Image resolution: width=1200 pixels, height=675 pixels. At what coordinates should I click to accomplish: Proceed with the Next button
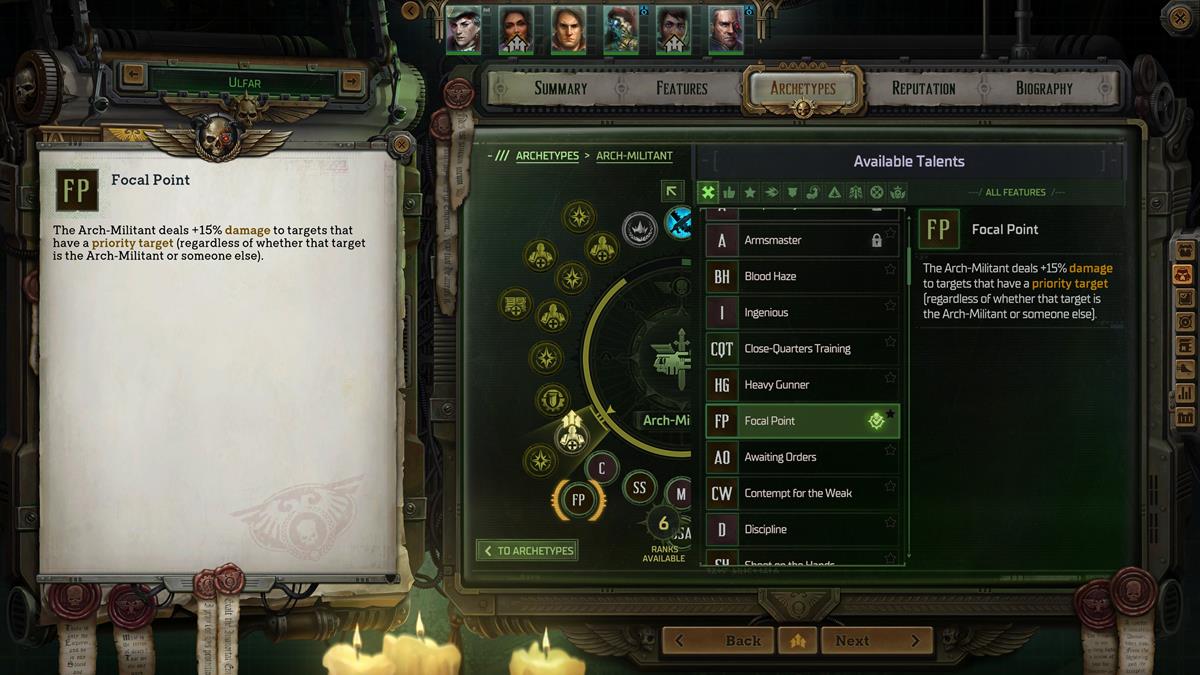[x=877, y=641]
